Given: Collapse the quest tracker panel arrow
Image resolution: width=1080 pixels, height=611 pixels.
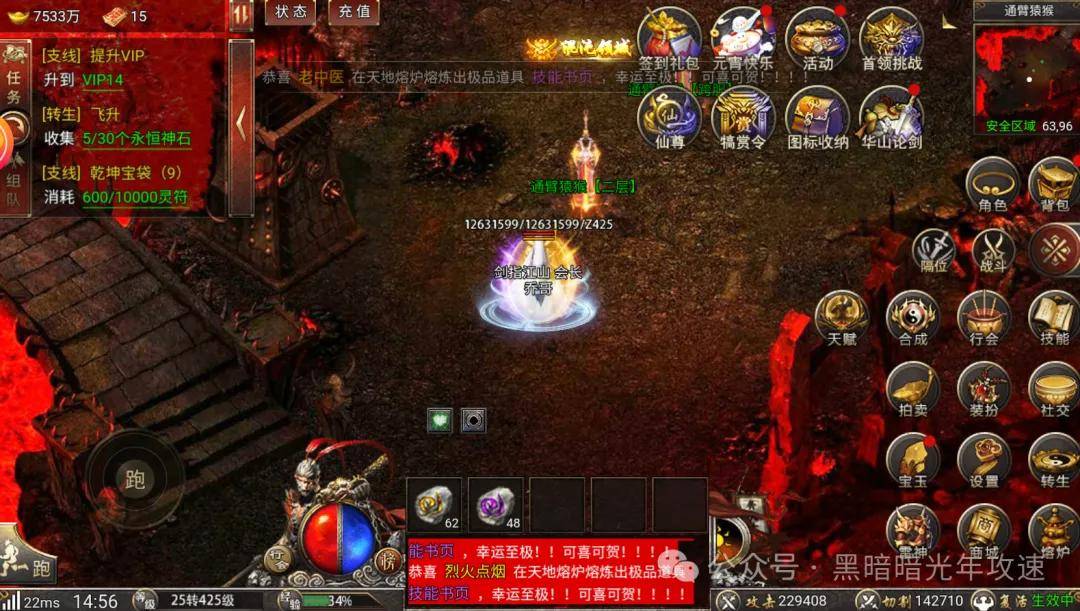Looking at the screenshot, I should [x=241, y=124].
